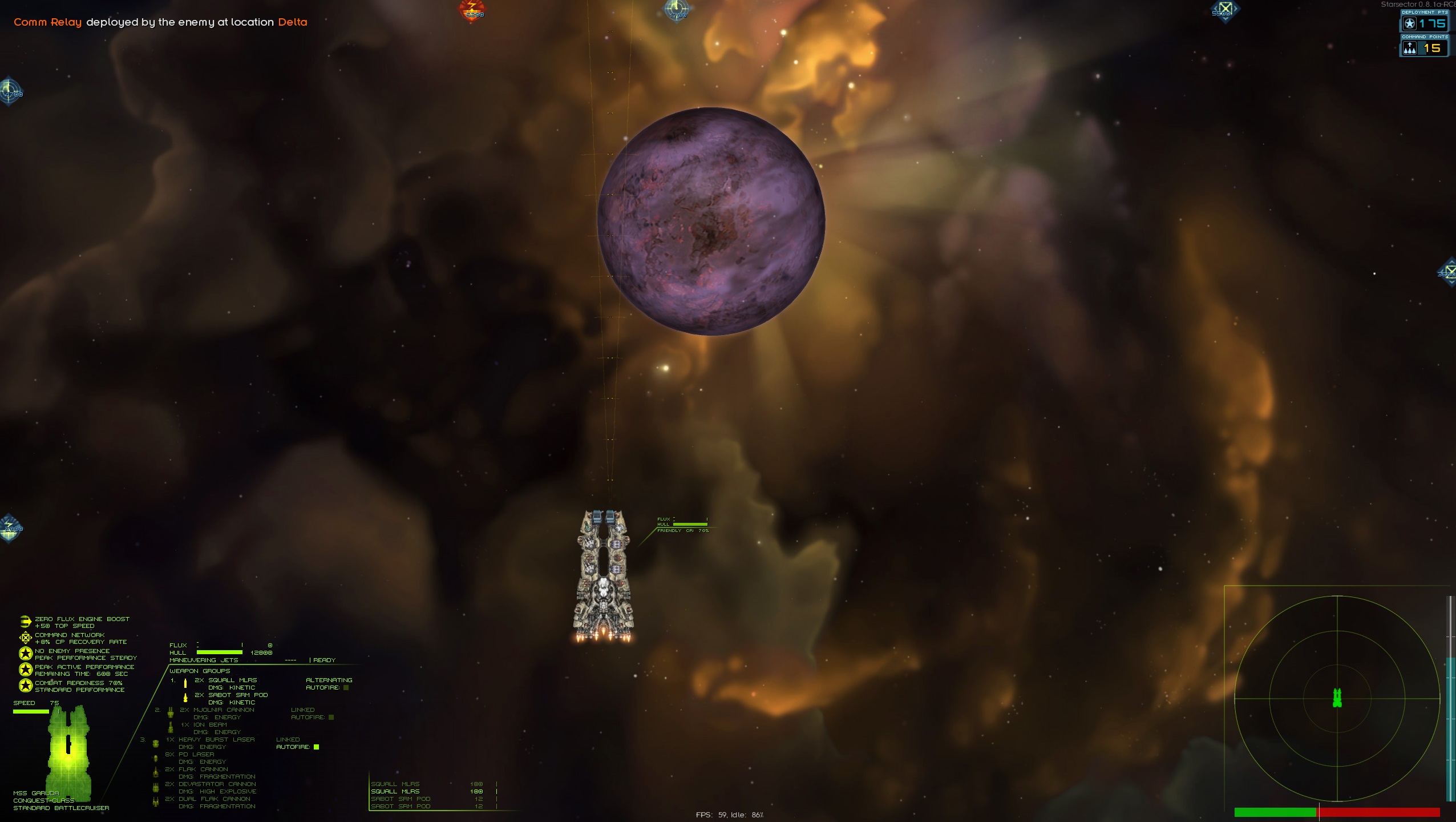Click the Command Network status icon
The image size is (1456, 822).
[x=25, y=638]
